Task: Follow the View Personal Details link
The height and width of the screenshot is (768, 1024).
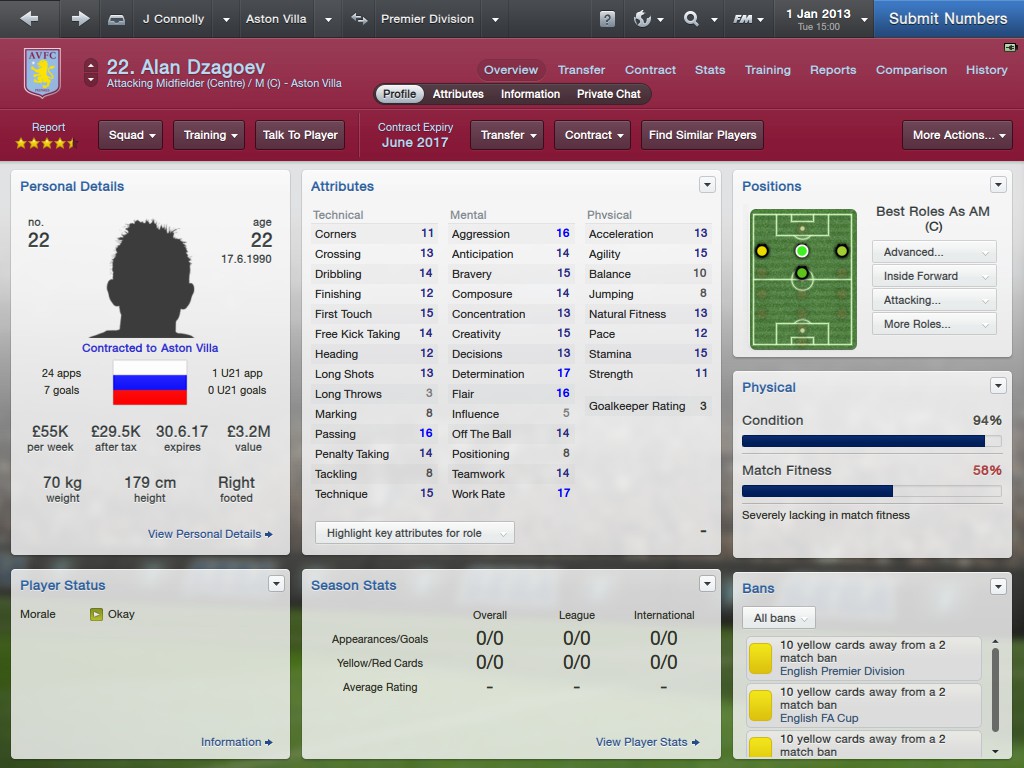Action: click(x=210, y=534)
